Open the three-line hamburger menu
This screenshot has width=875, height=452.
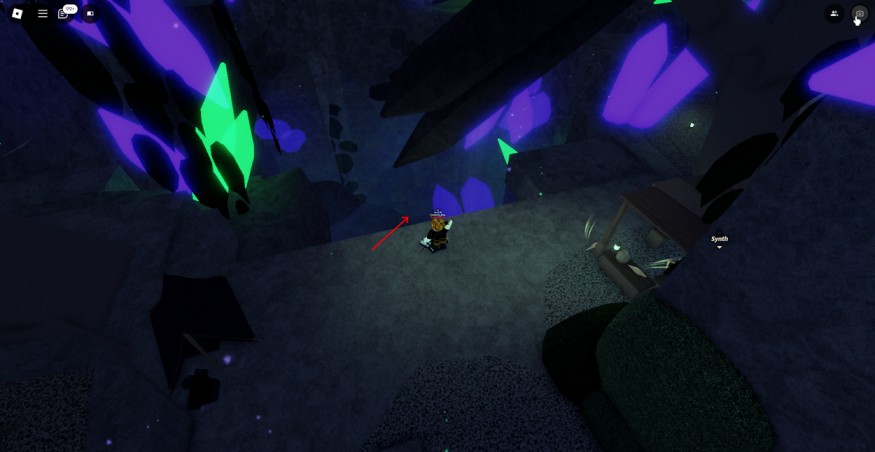point(42,14)
